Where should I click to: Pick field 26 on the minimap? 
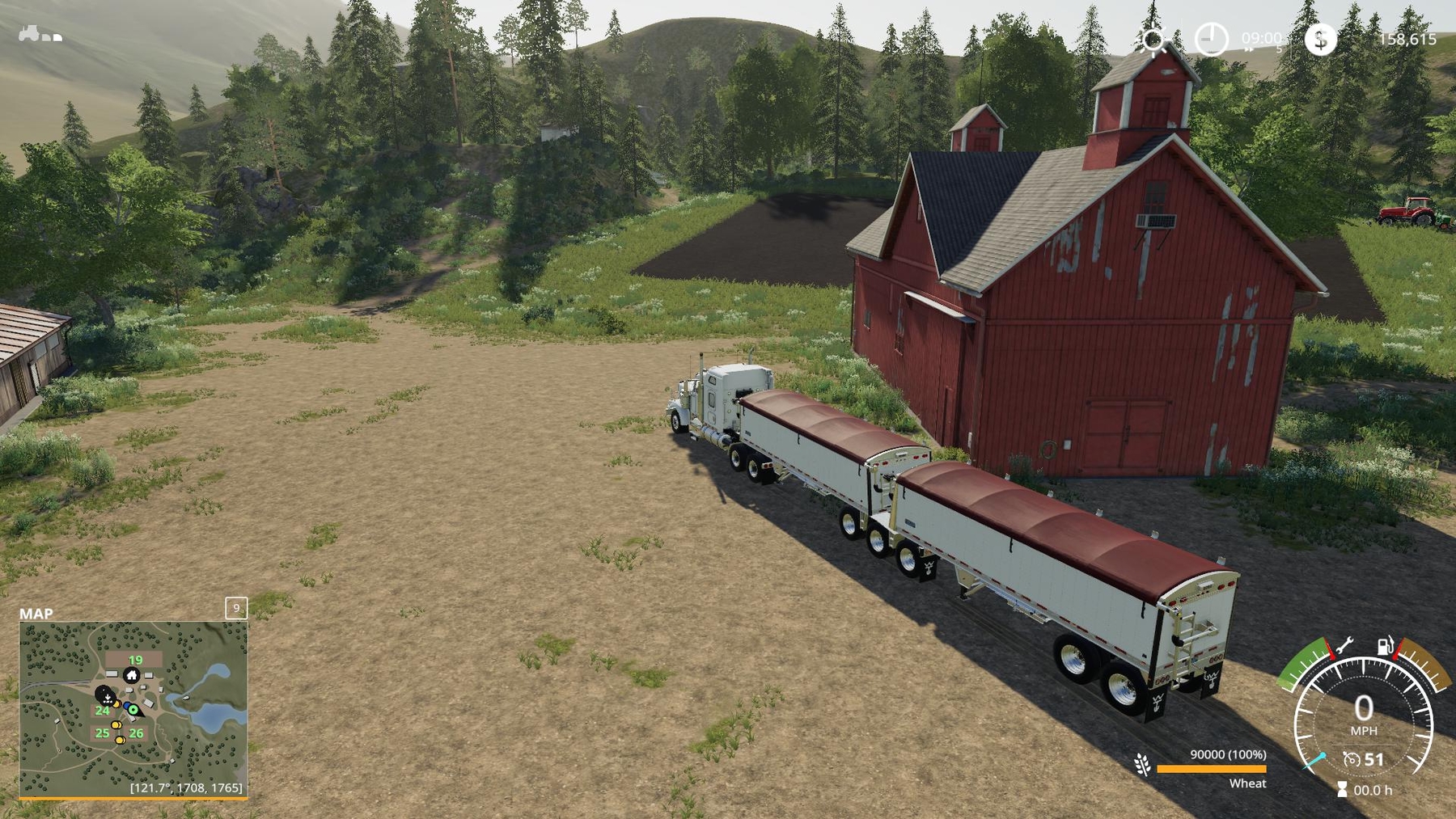(136, 733)
